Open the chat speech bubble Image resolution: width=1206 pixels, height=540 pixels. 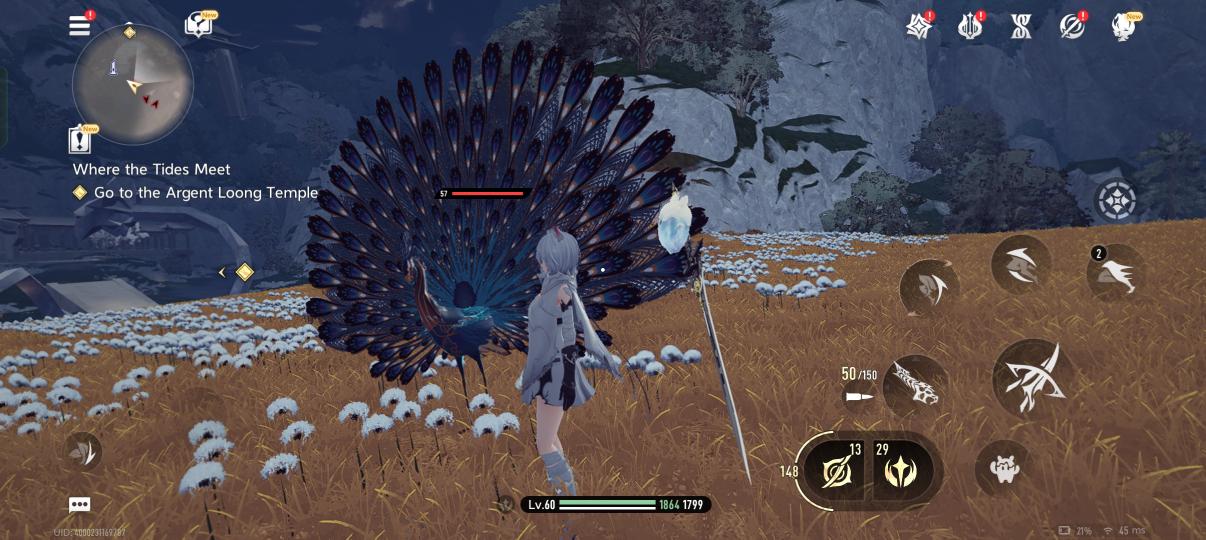80,505
